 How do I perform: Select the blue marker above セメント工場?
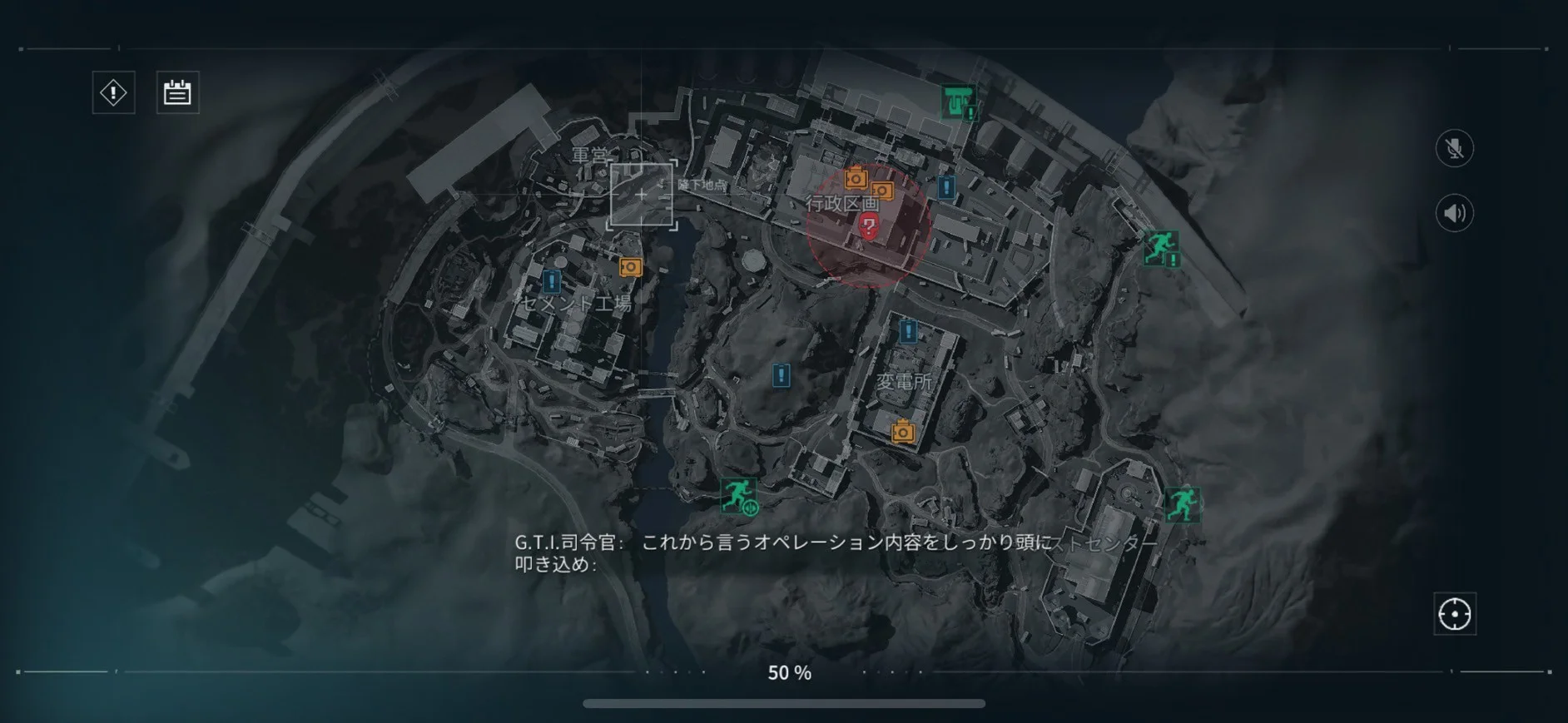(551, 281)
